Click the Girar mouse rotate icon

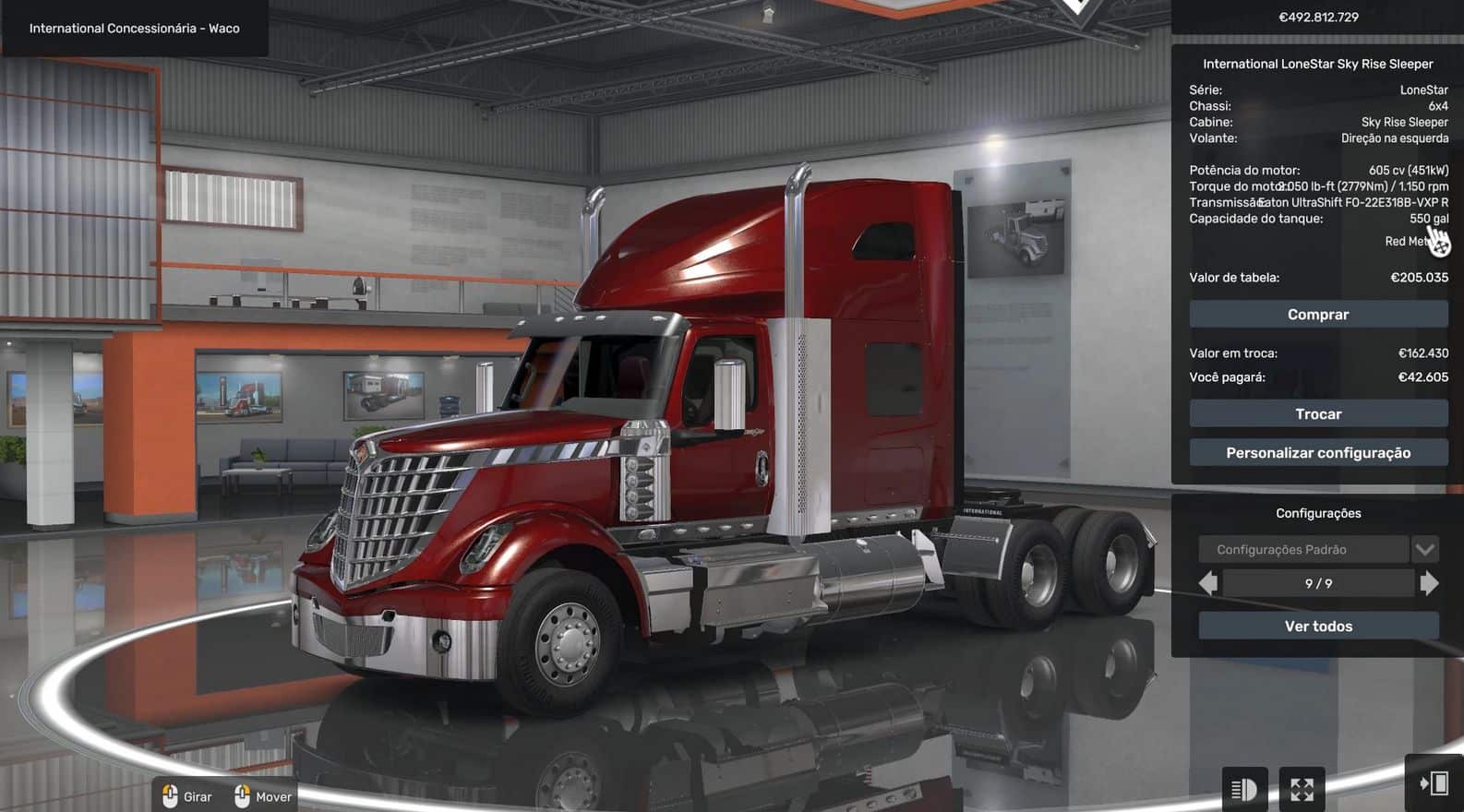click(x=171, y=795)
